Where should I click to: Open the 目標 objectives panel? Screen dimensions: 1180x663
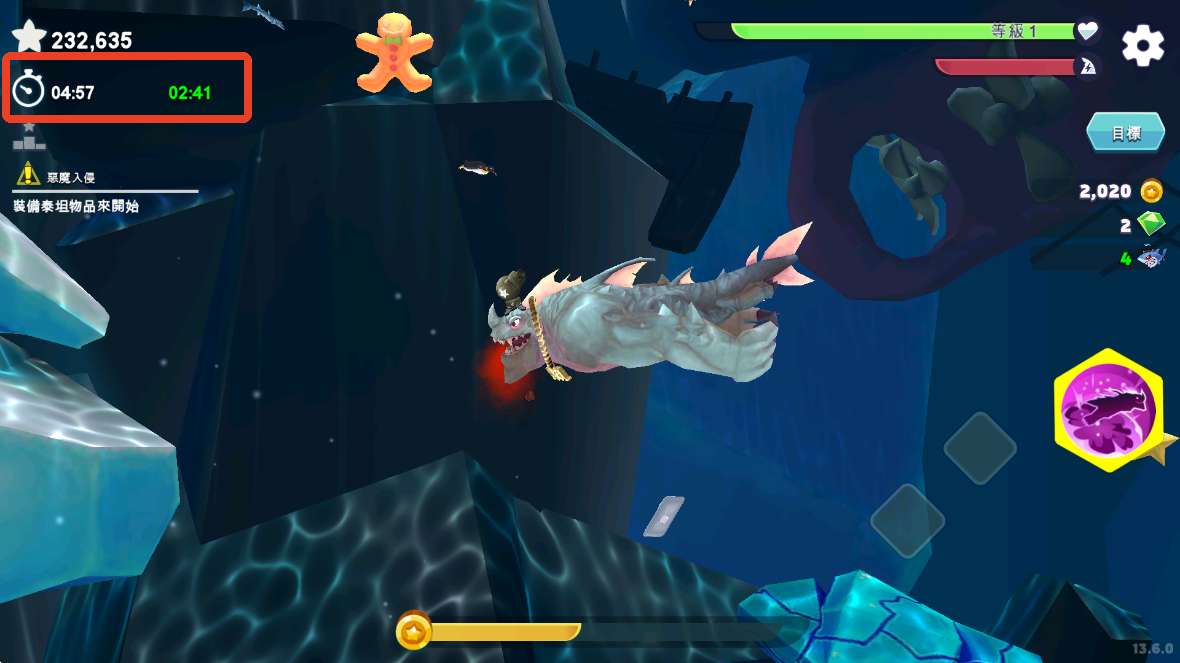coord(1125,133)
